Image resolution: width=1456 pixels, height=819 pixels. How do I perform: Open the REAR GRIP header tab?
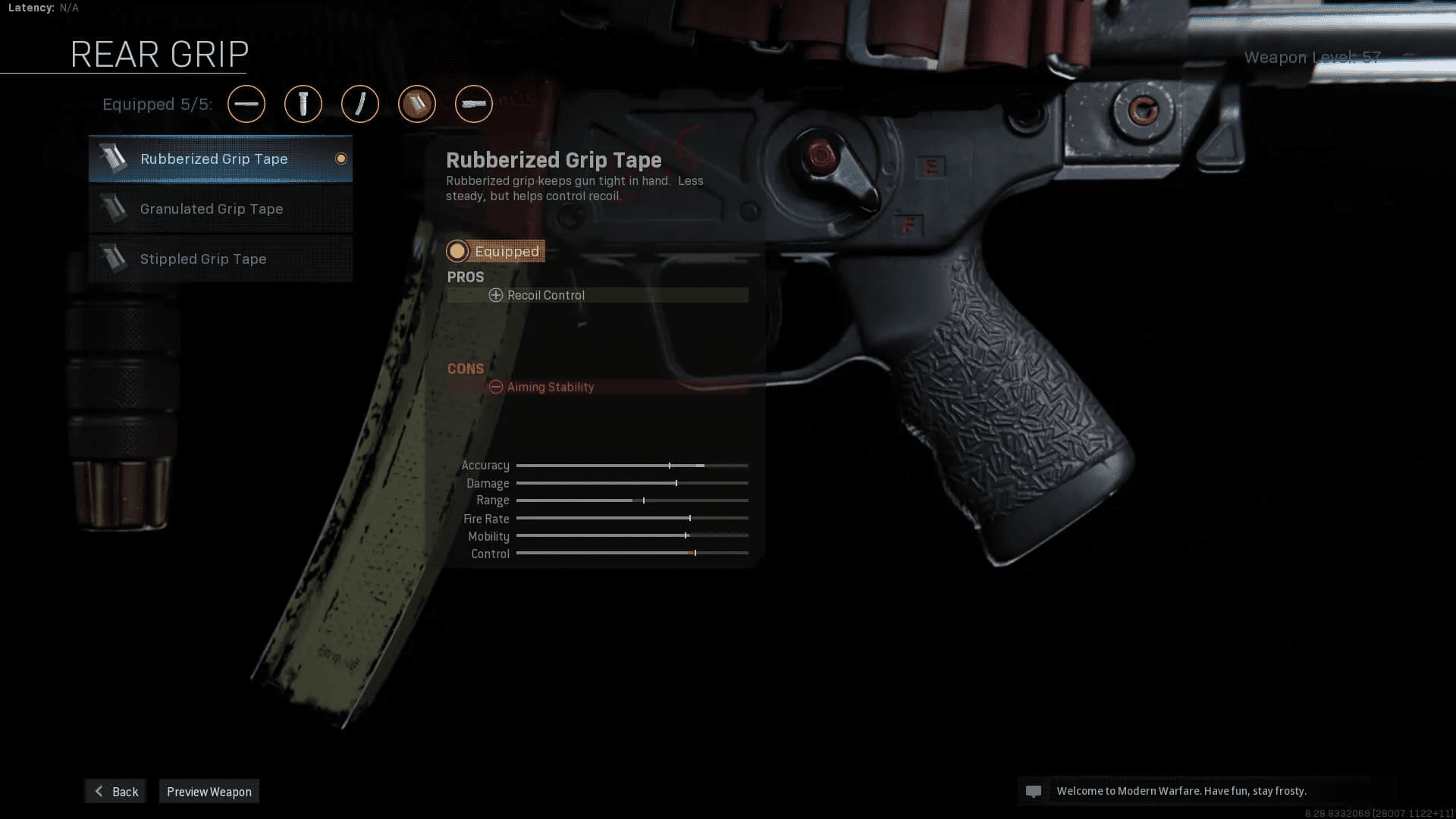(x=158, y=53)
